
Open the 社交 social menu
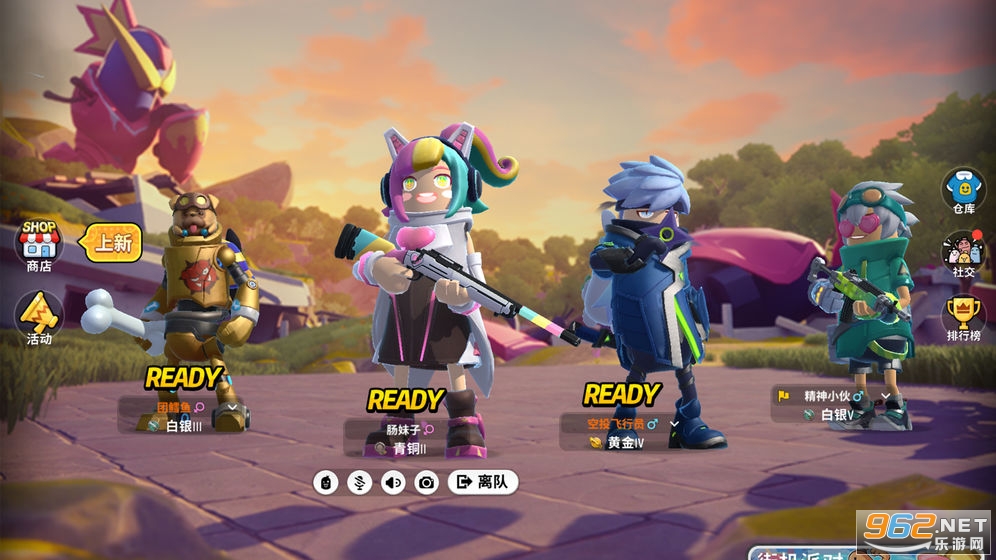(963, 254)
